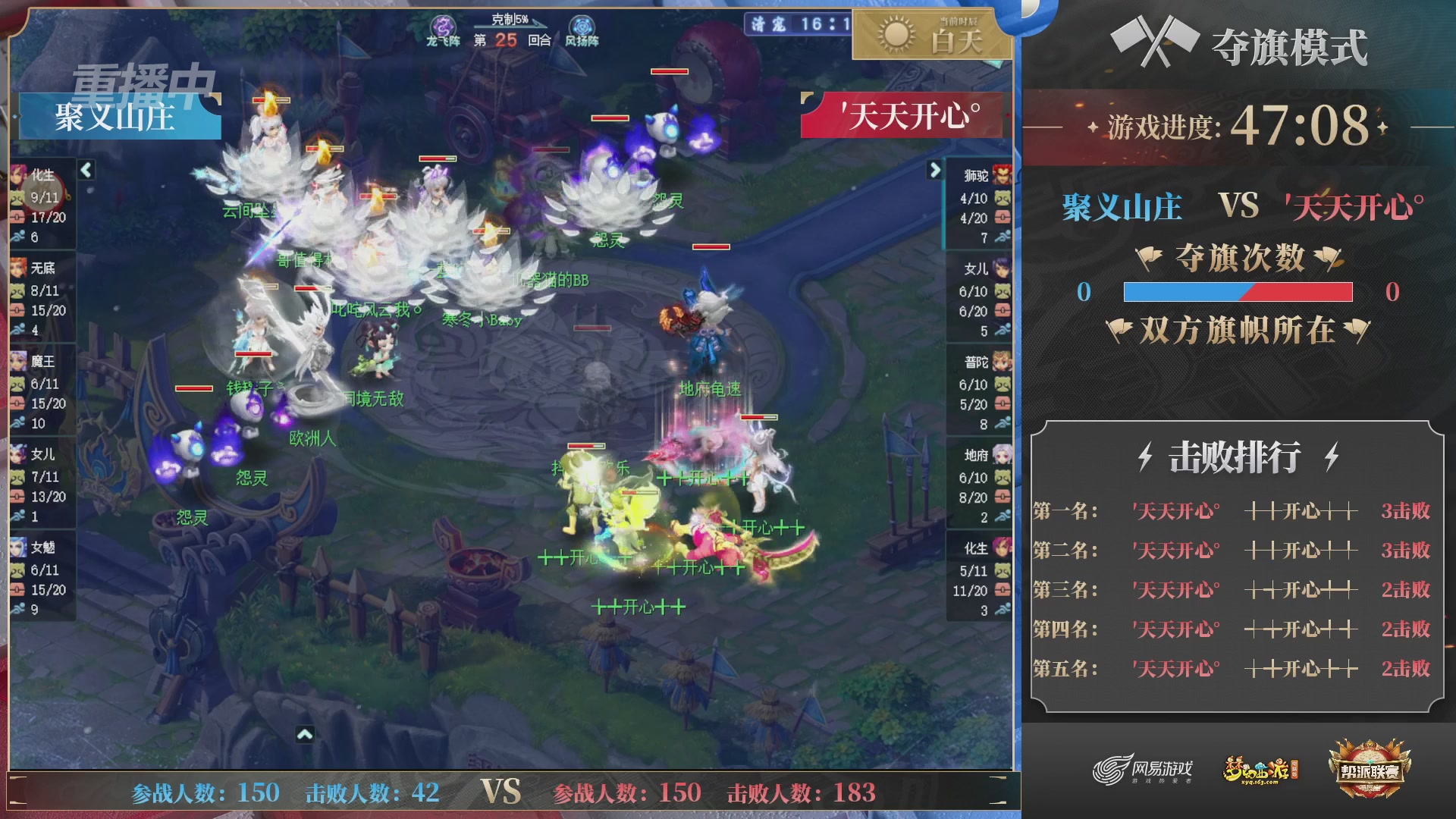This screenshot has width=1456, height=819.
Task: Open first place '天天开心° leaderboard entry
Action: 1175,512
